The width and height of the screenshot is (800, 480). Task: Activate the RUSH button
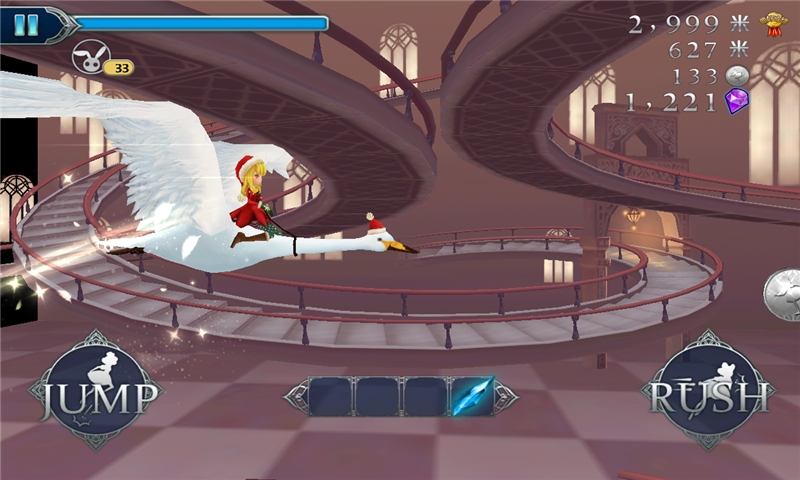[707, 390]
